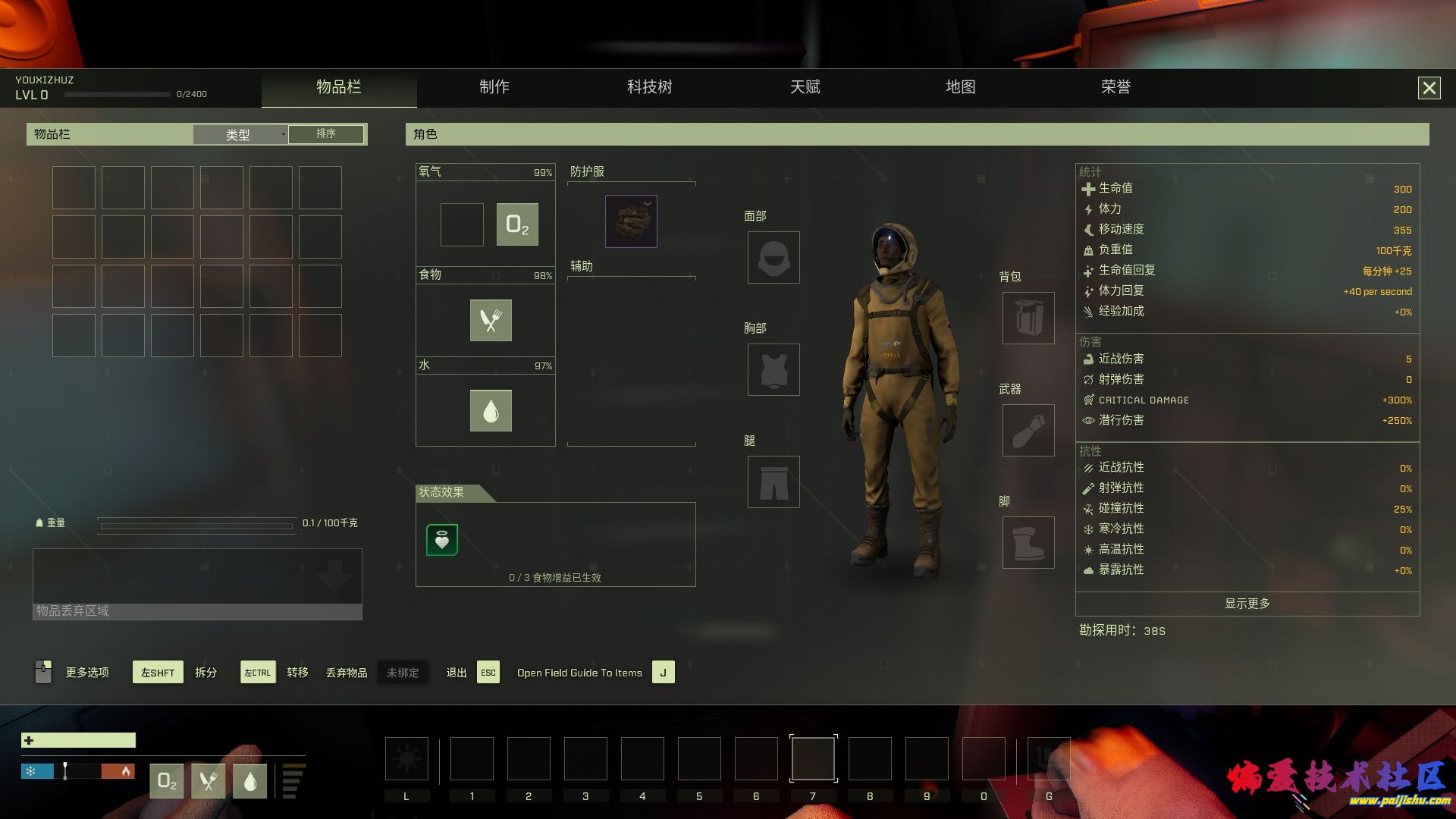Click the 武器 weapon equipment slot
This screenshot has width=1456, height=819.
click(1028, 431)
